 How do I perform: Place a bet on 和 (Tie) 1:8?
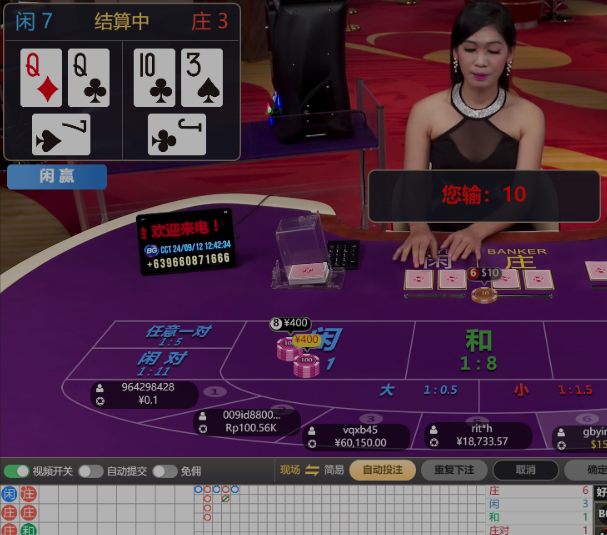[479, 349]
